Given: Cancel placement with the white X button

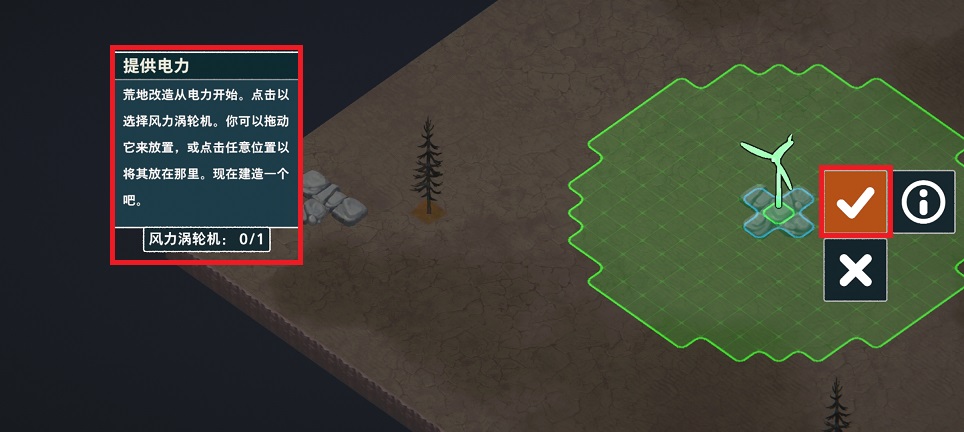Looking at the screenshot, I should 855,270.
